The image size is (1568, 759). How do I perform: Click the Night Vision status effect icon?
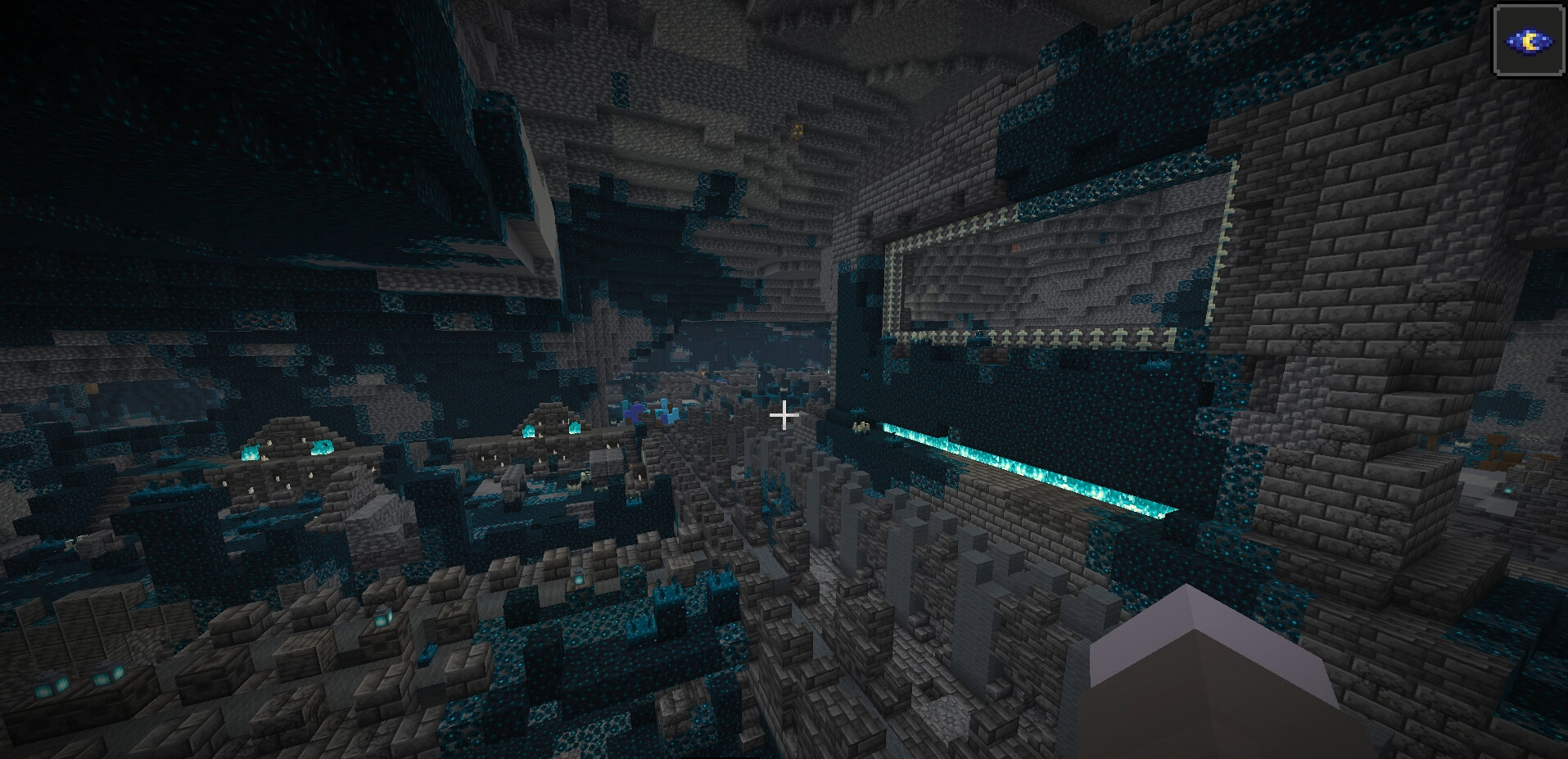click(1530, 41)
